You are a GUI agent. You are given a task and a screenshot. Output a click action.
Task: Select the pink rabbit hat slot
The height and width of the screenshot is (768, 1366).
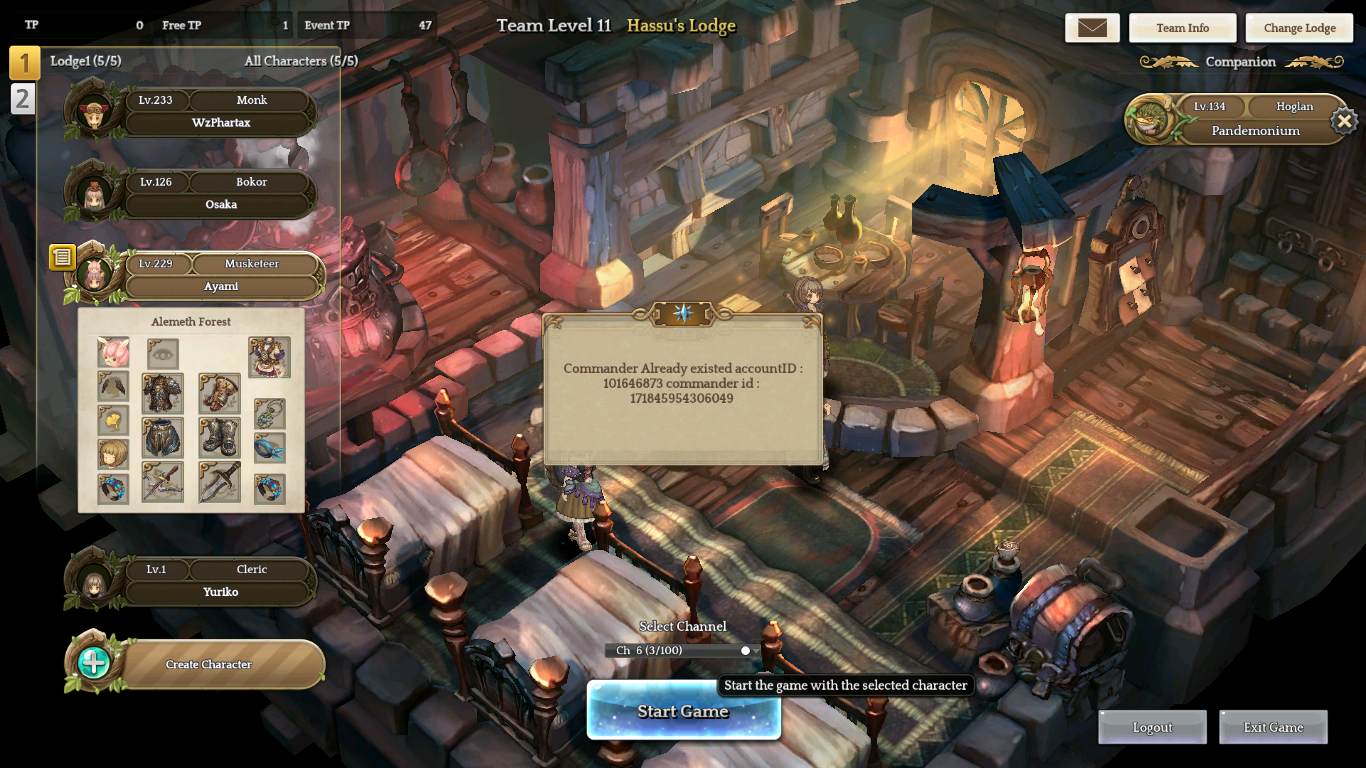(x=113, y=353)
